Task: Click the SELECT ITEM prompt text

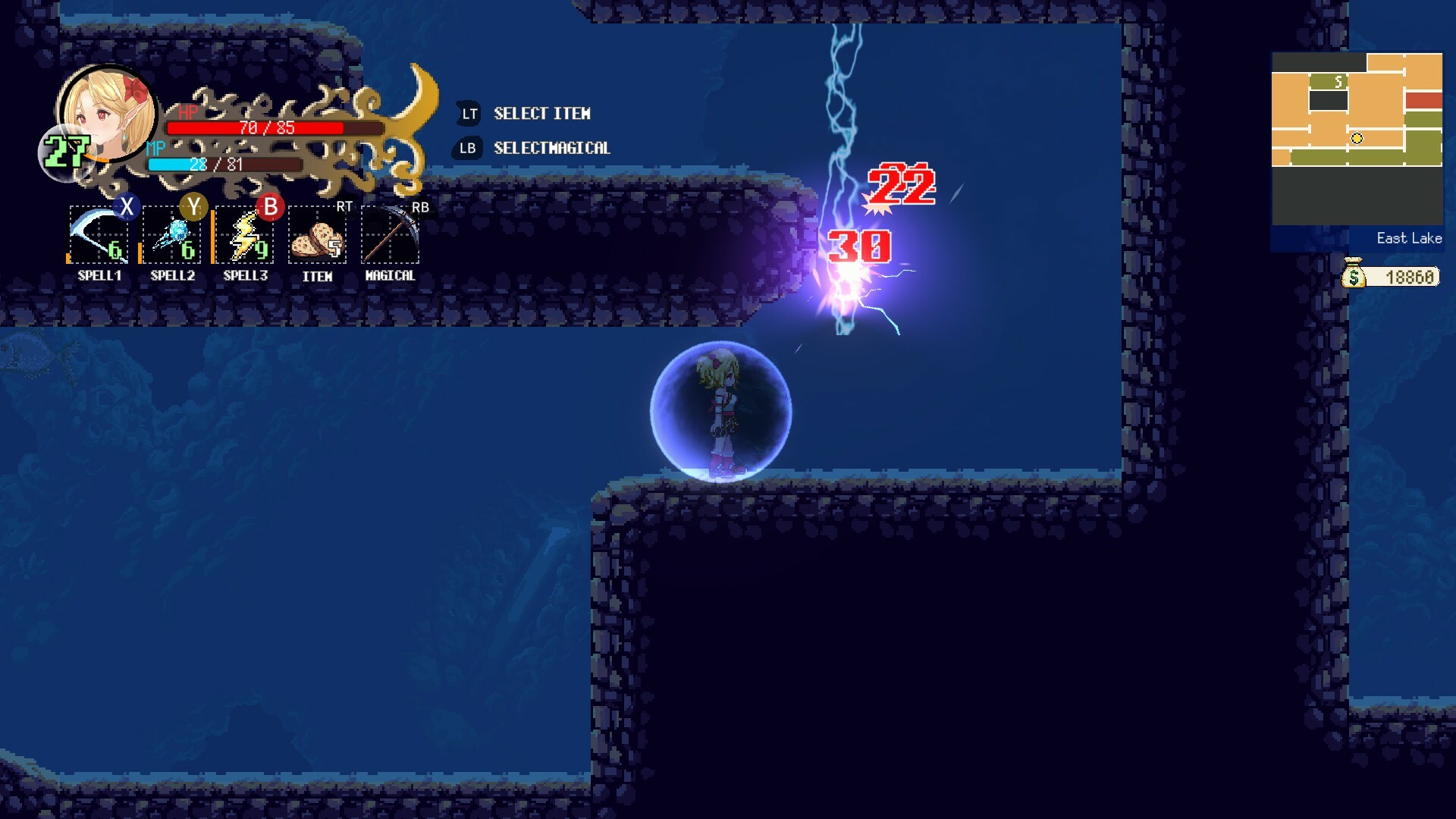Action: click(541, 113)
